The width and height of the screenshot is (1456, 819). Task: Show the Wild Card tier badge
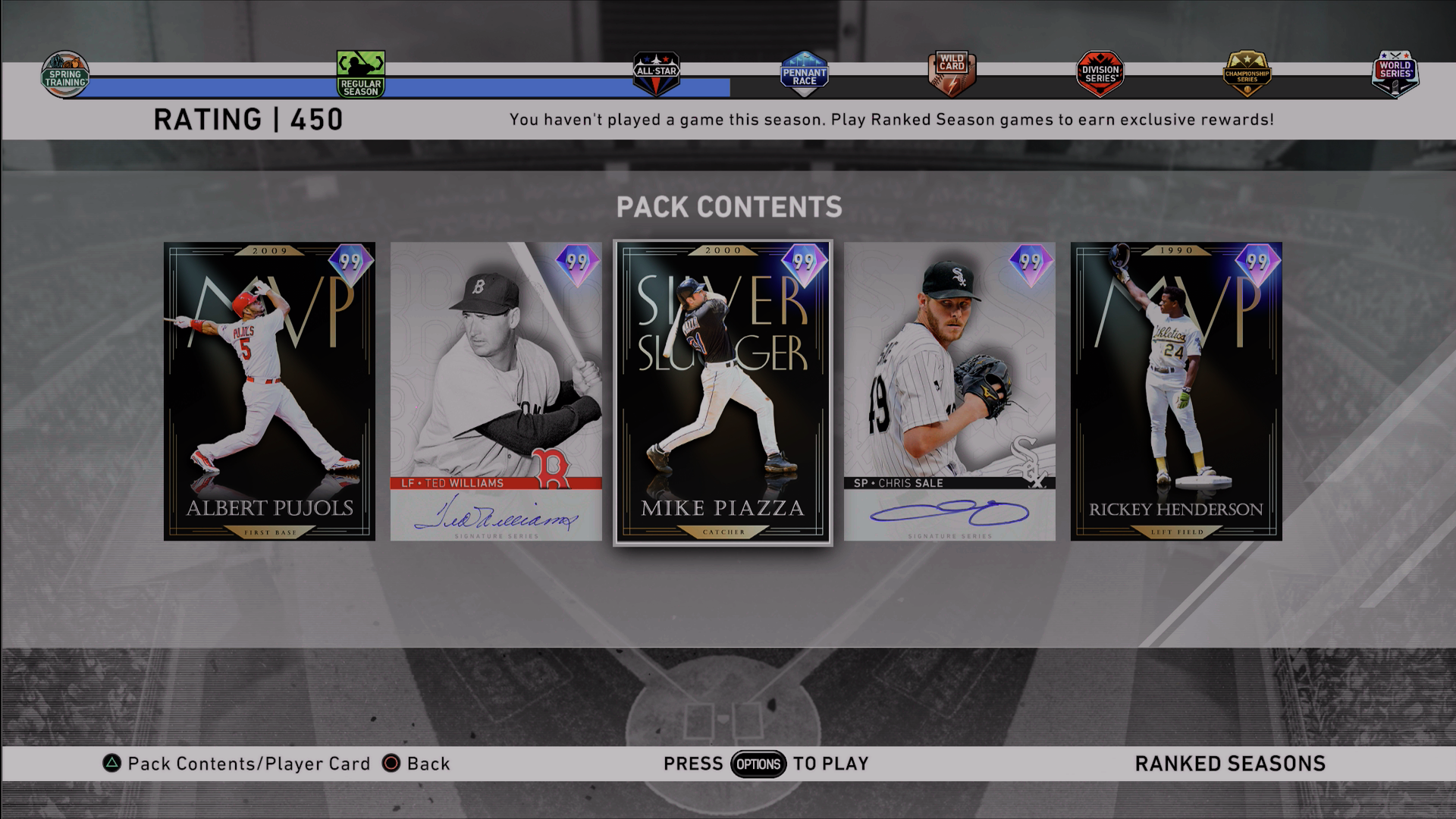(x=952, y=74)
